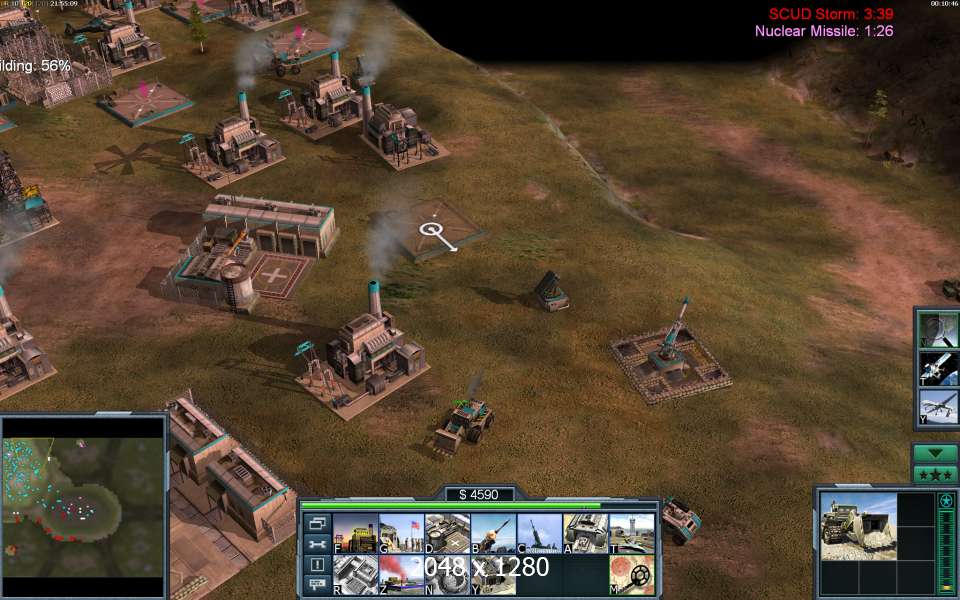Build the Strategy Center (R)

click(354, 575)
